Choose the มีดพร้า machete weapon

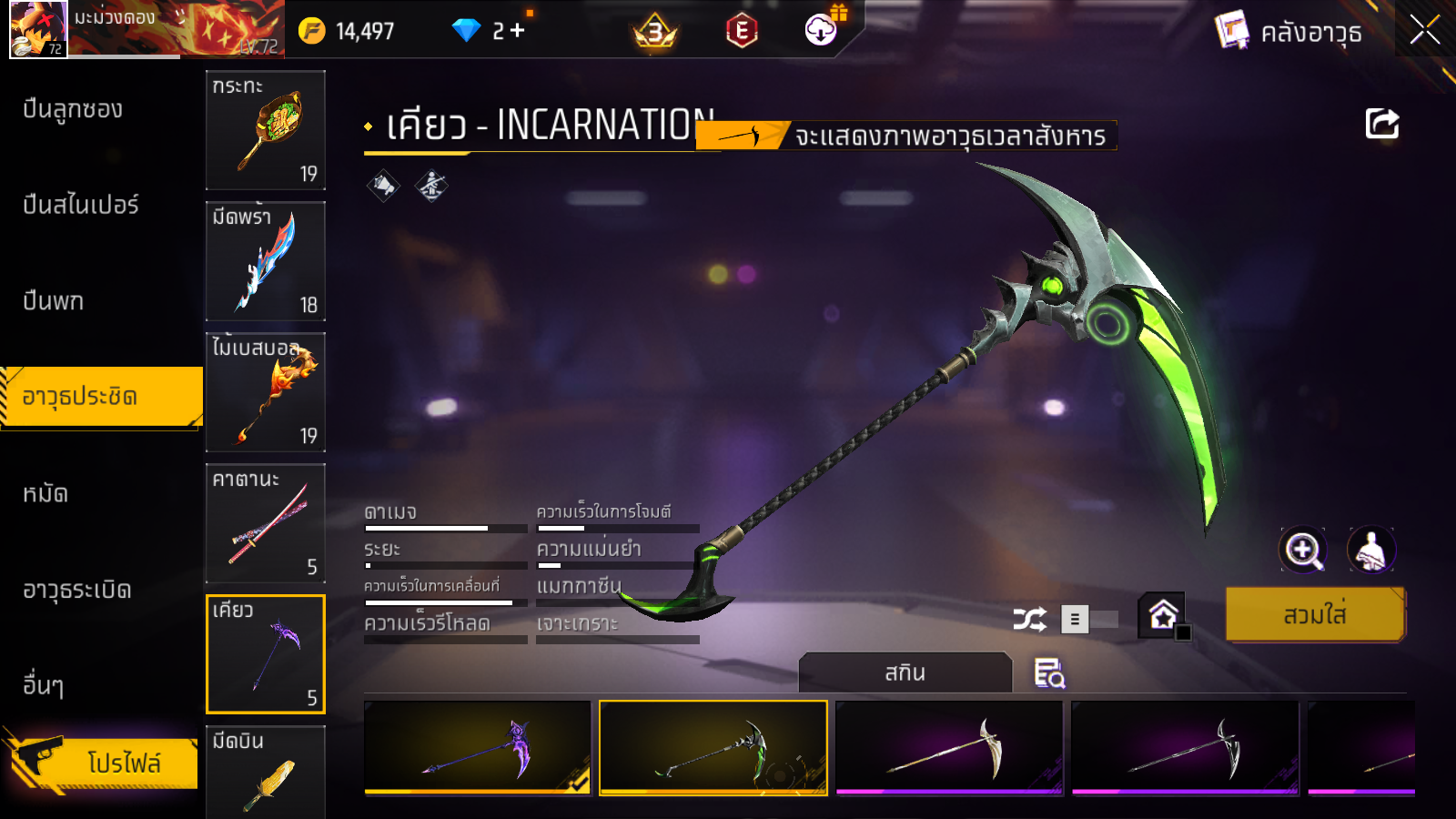click(x=266, y=261)
